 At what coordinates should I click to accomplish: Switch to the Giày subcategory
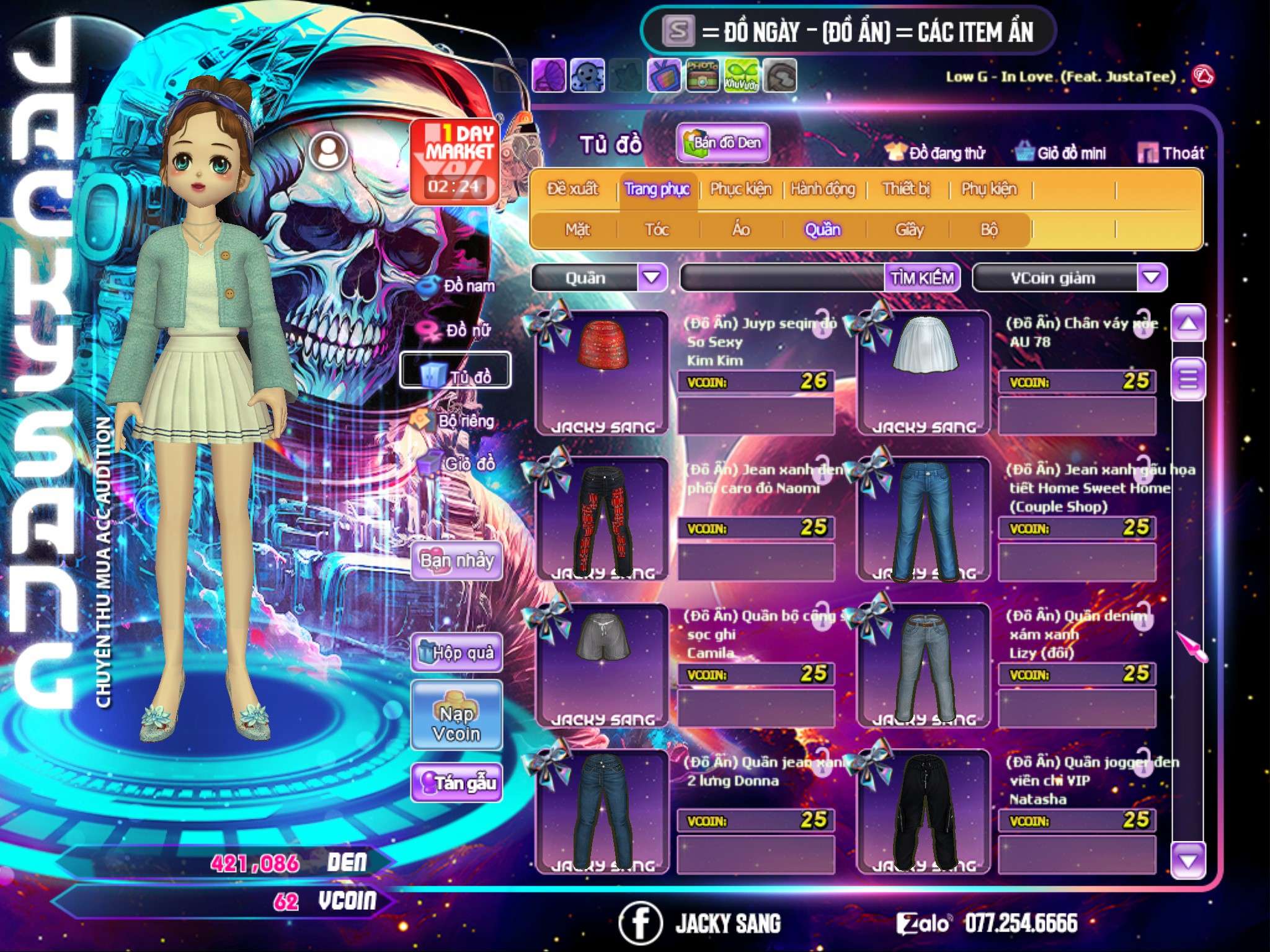(909, 230)
